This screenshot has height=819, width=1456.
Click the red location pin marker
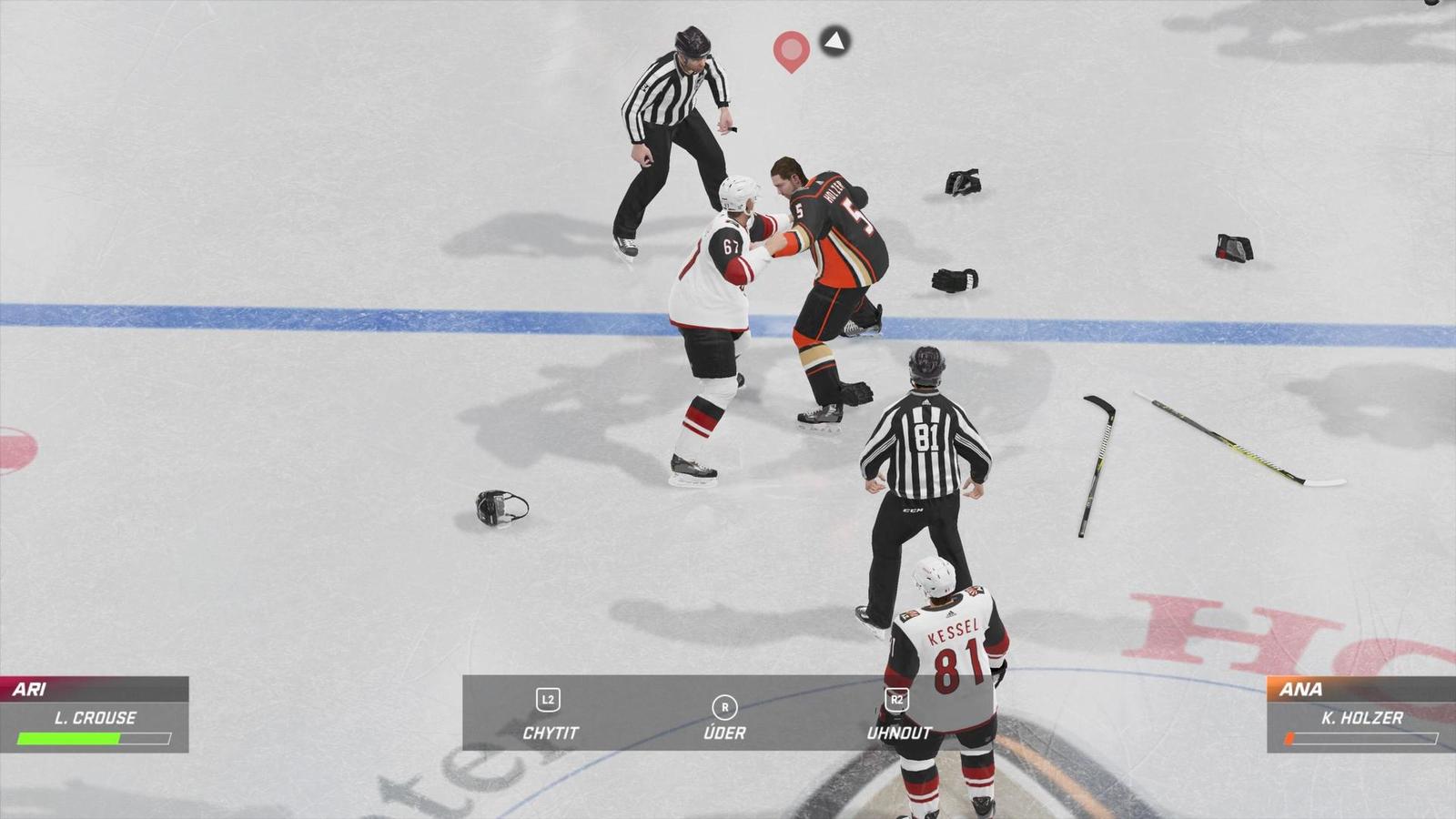(791, 49)
